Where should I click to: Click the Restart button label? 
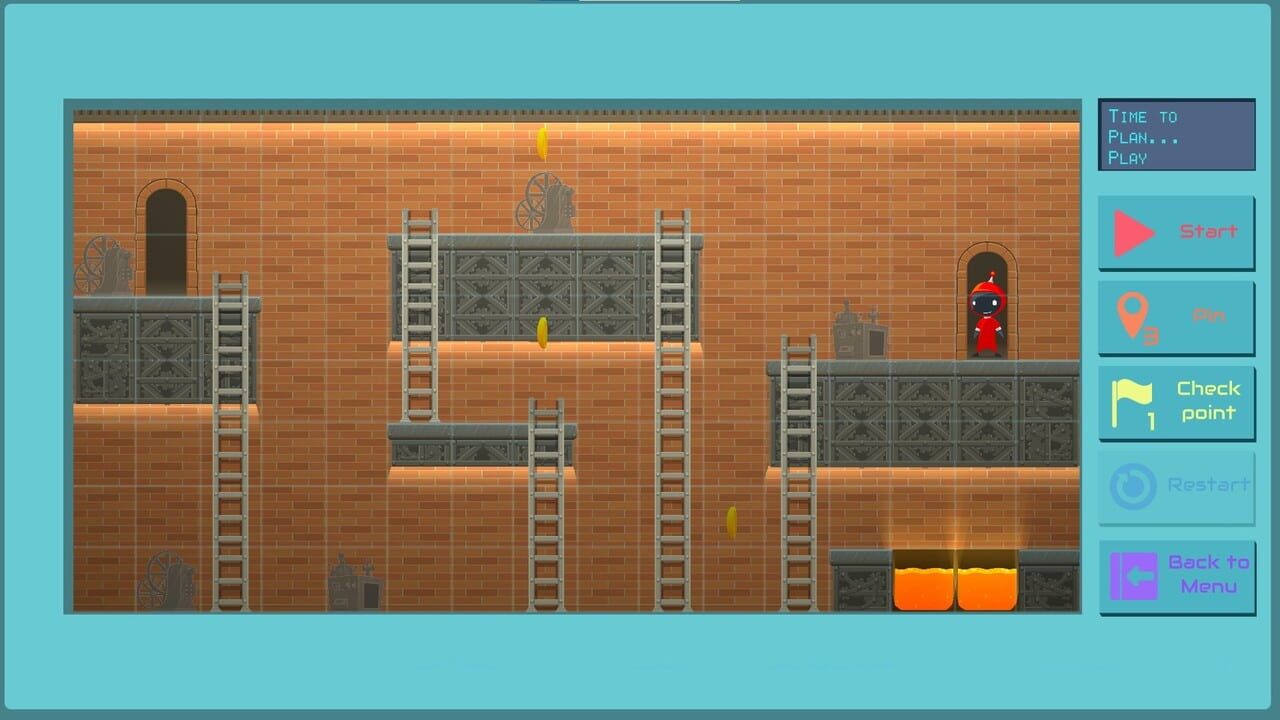[x=1208, y=485]
